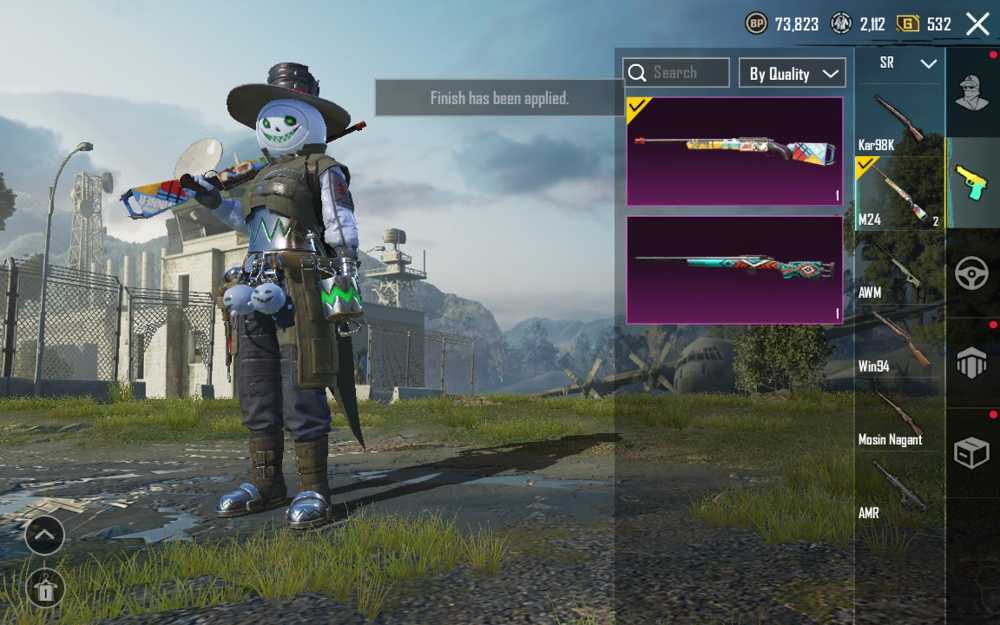Switch to the steering wheel vehicle tab
The image size is (1000, 625).
tap(971, 274)
